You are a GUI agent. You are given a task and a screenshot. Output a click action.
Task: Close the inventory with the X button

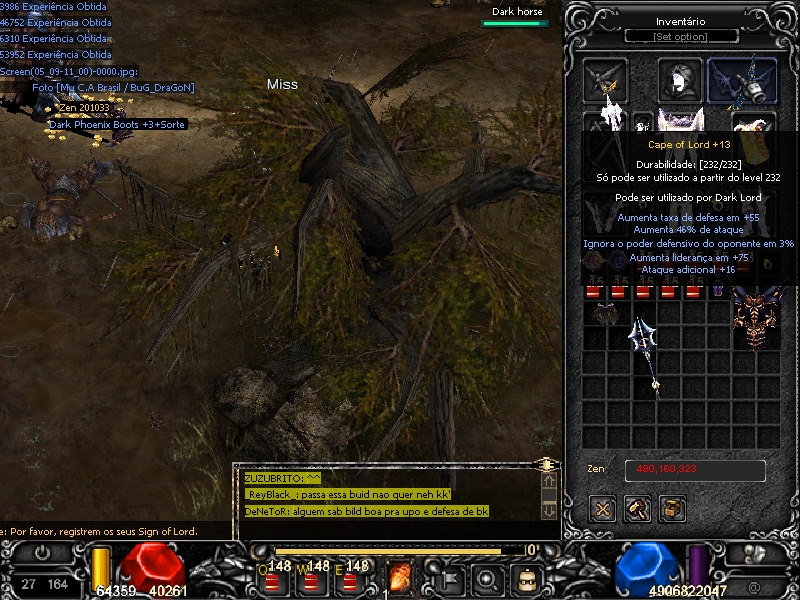(602, 508)
